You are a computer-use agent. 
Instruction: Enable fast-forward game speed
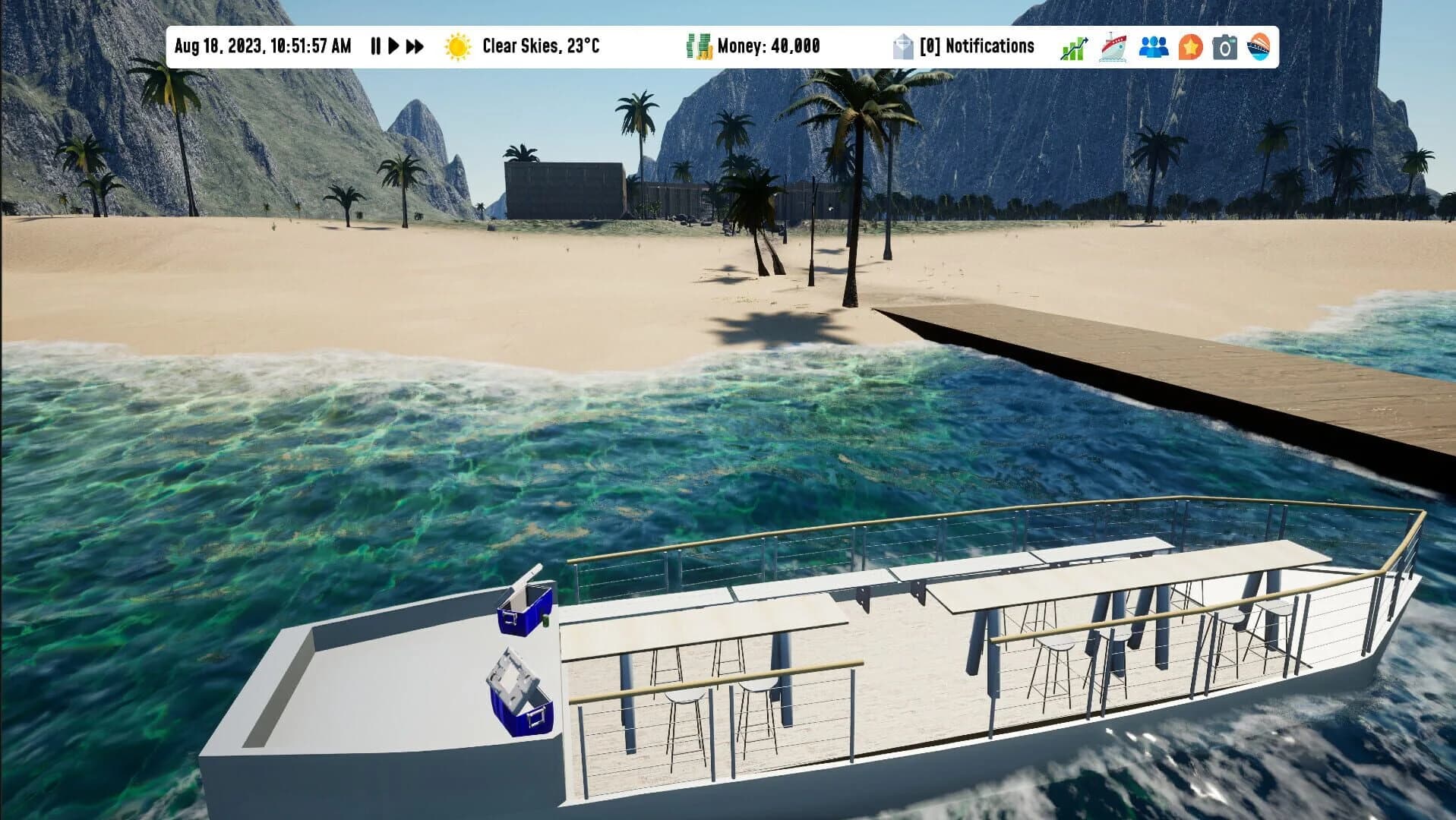(414, 46)
